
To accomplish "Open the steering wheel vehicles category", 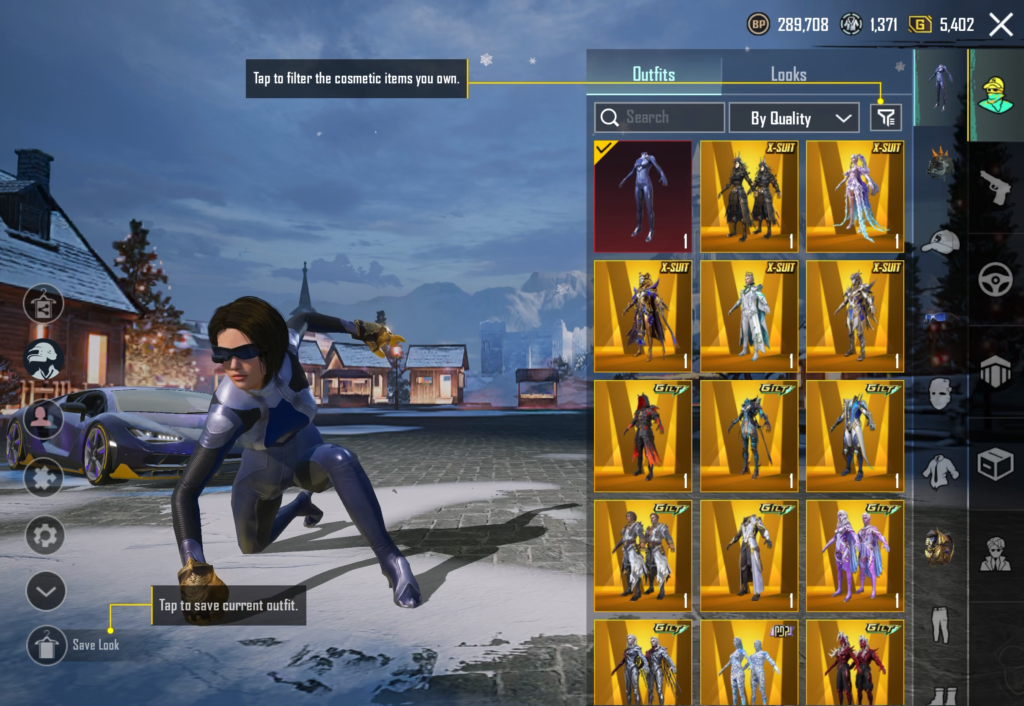I will tap(995, 279).
